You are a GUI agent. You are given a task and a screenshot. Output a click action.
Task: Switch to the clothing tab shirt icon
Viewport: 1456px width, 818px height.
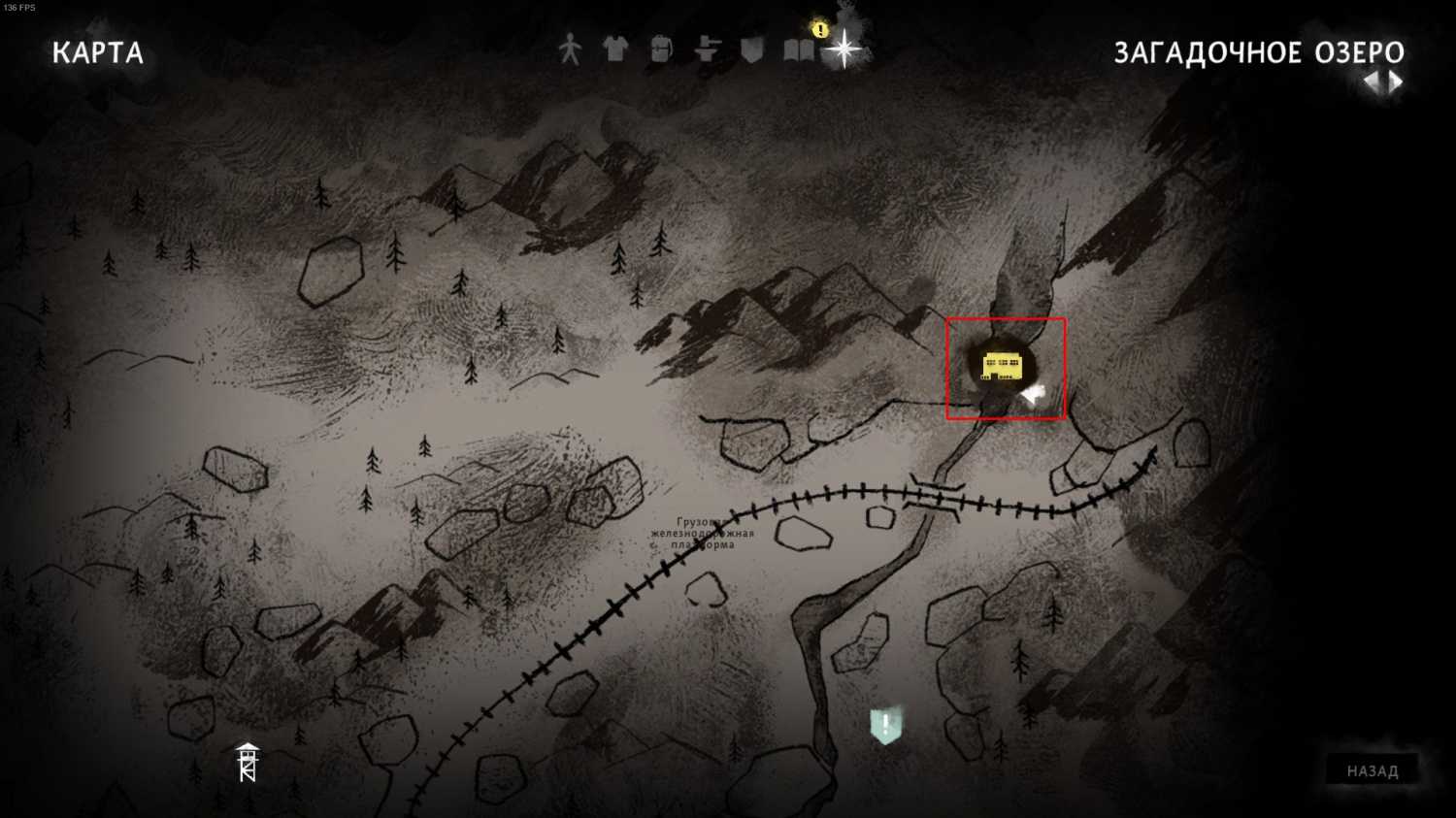click(x=615, y=49)
